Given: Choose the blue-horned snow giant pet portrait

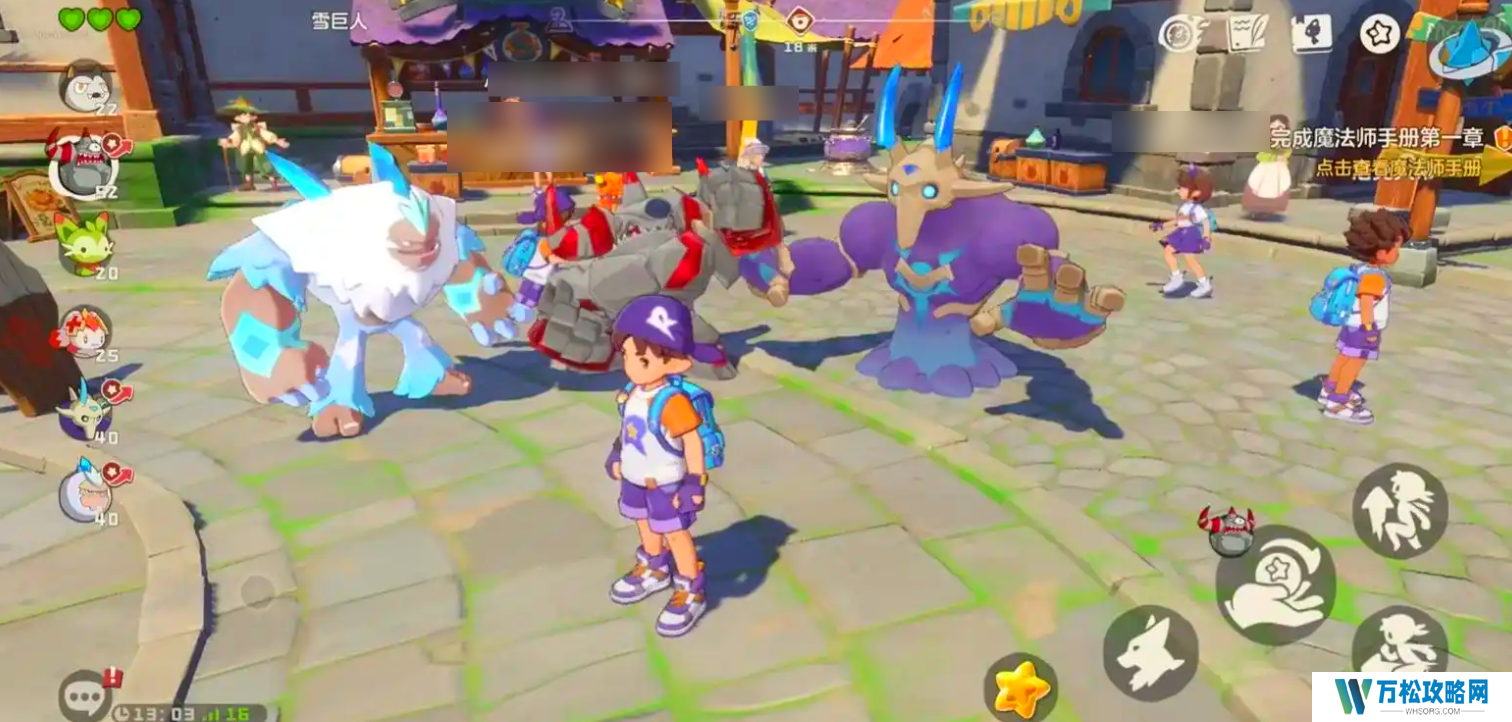Looking at the screenshot, I should tap(86, 491).
